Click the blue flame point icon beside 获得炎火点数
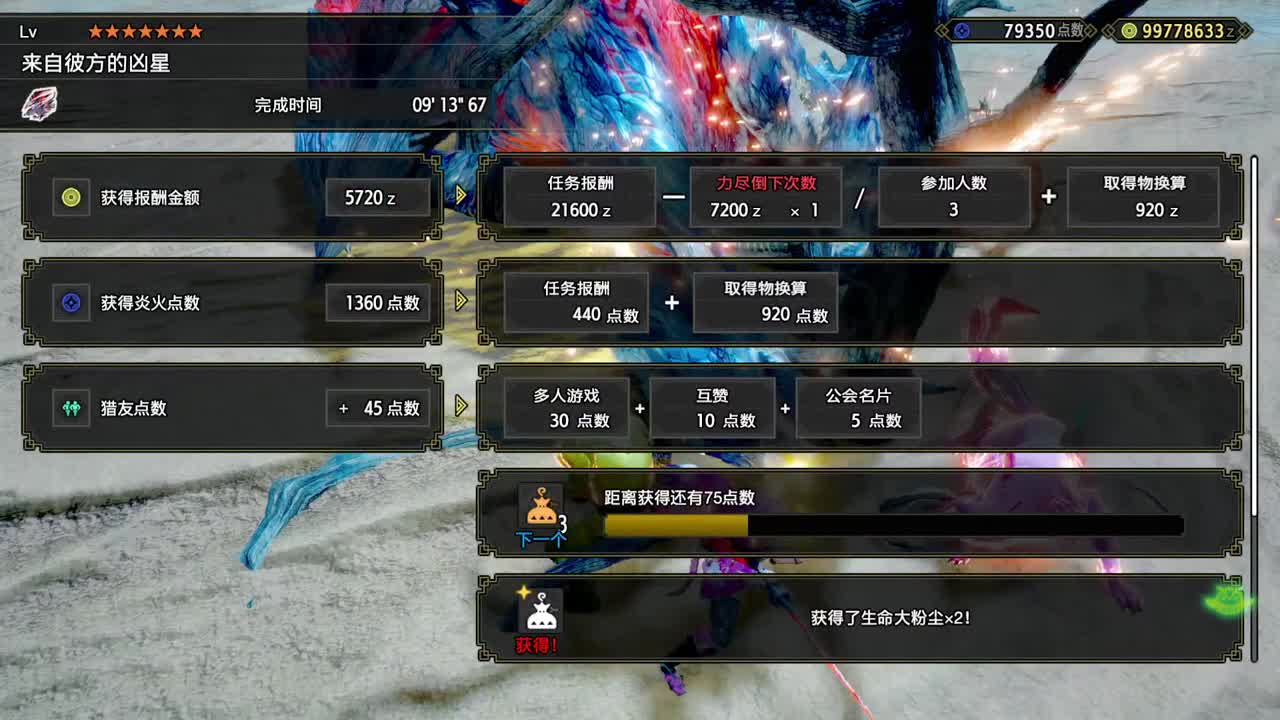 (x=70, y=301)
